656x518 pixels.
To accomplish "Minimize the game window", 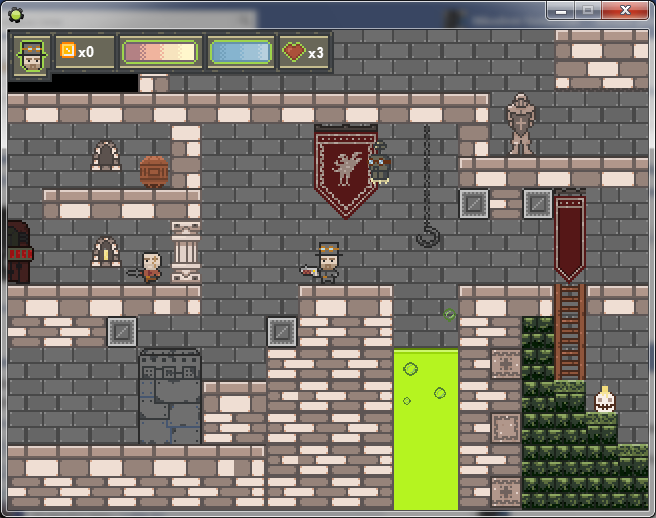I will (561, 10).
